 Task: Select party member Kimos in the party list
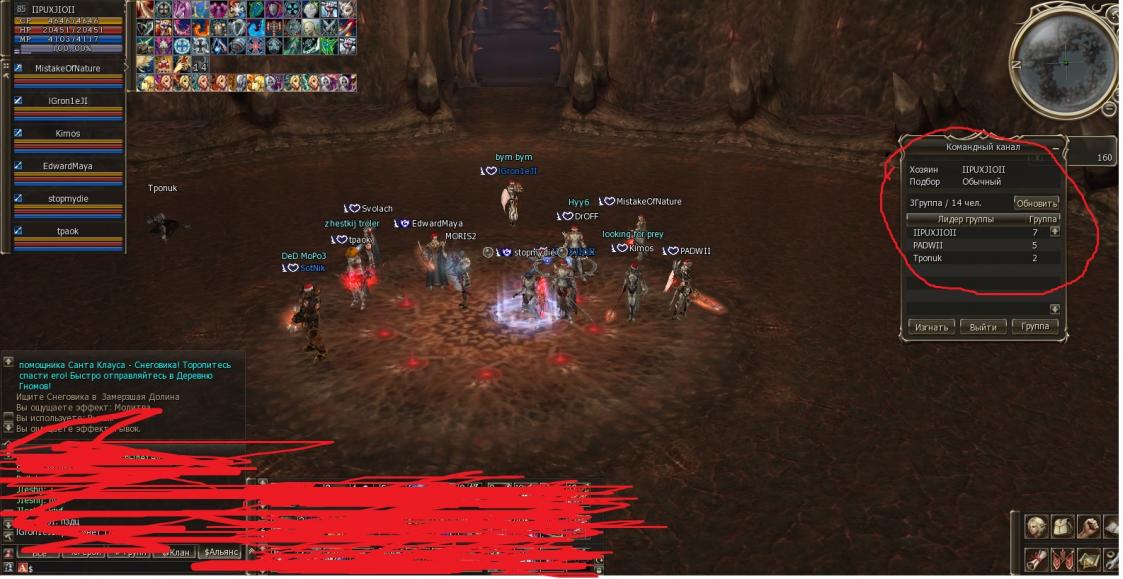(x=68, y=133)
